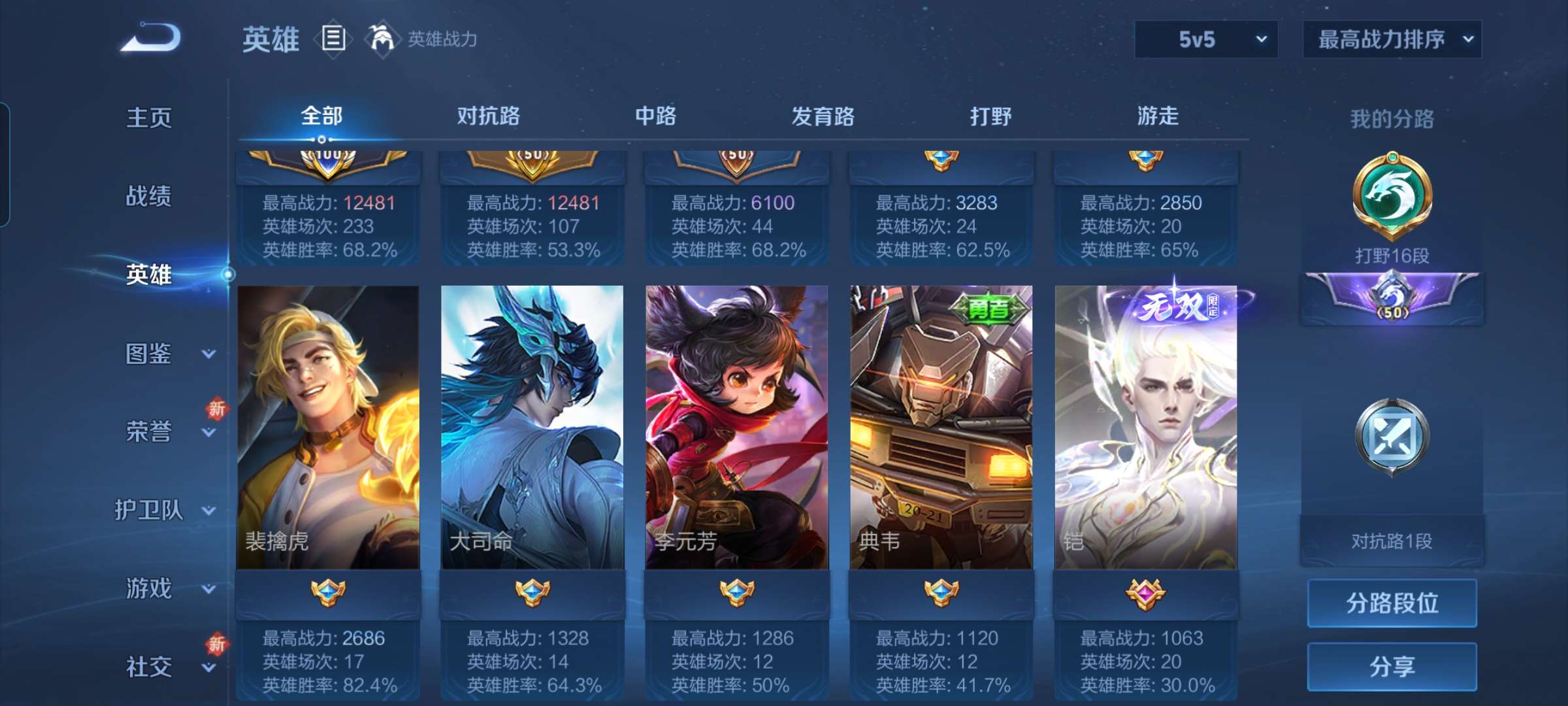
Task: Go back using the return arrow
Action: (151, 38)
